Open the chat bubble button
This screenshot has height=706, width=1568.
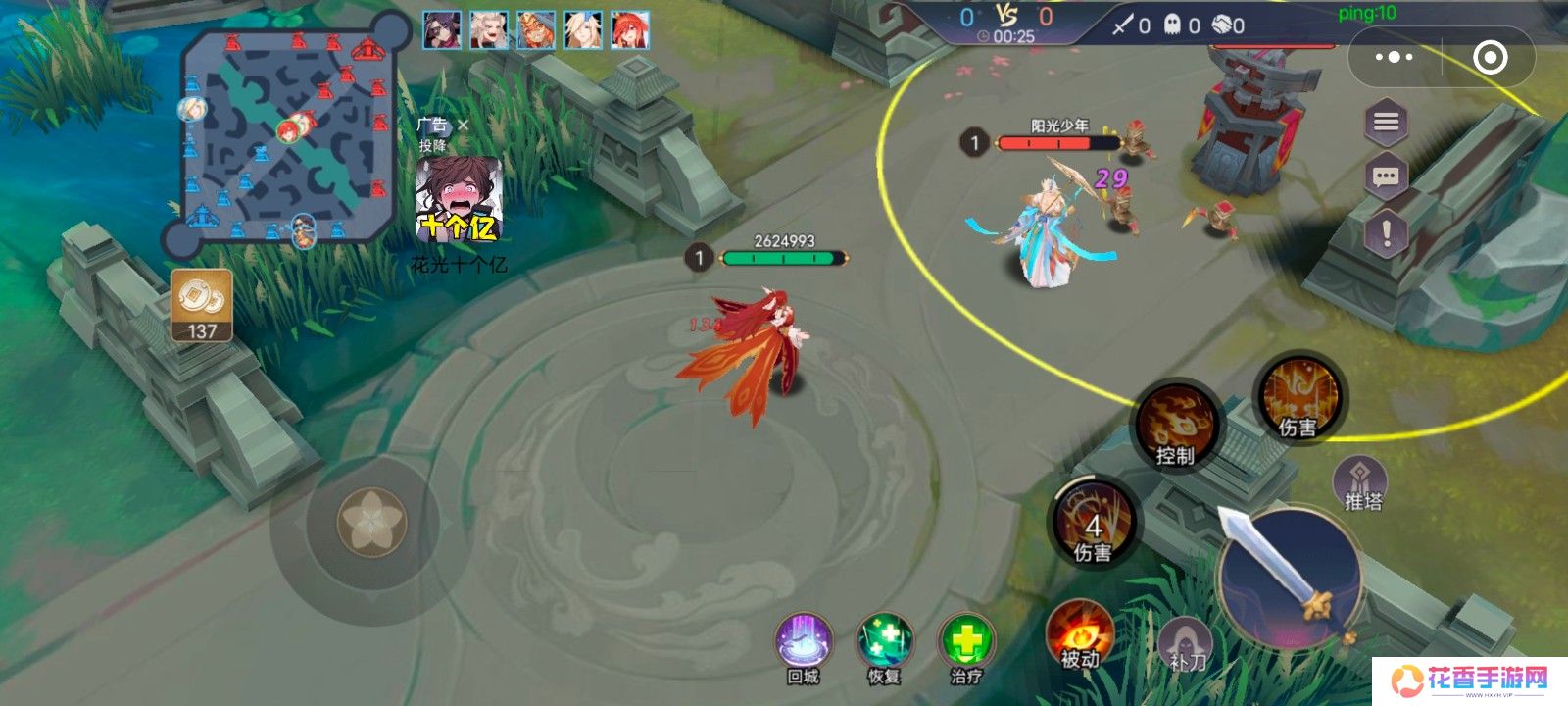[1386, 177]
